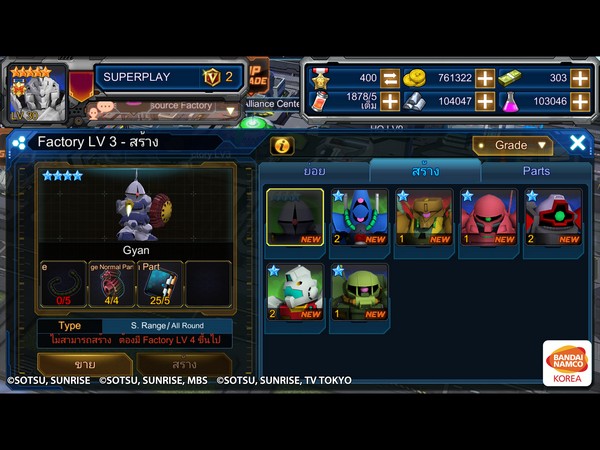Select the สร้าง tab
The height and width of the screenshot is (450, 600).
(425, 171)
